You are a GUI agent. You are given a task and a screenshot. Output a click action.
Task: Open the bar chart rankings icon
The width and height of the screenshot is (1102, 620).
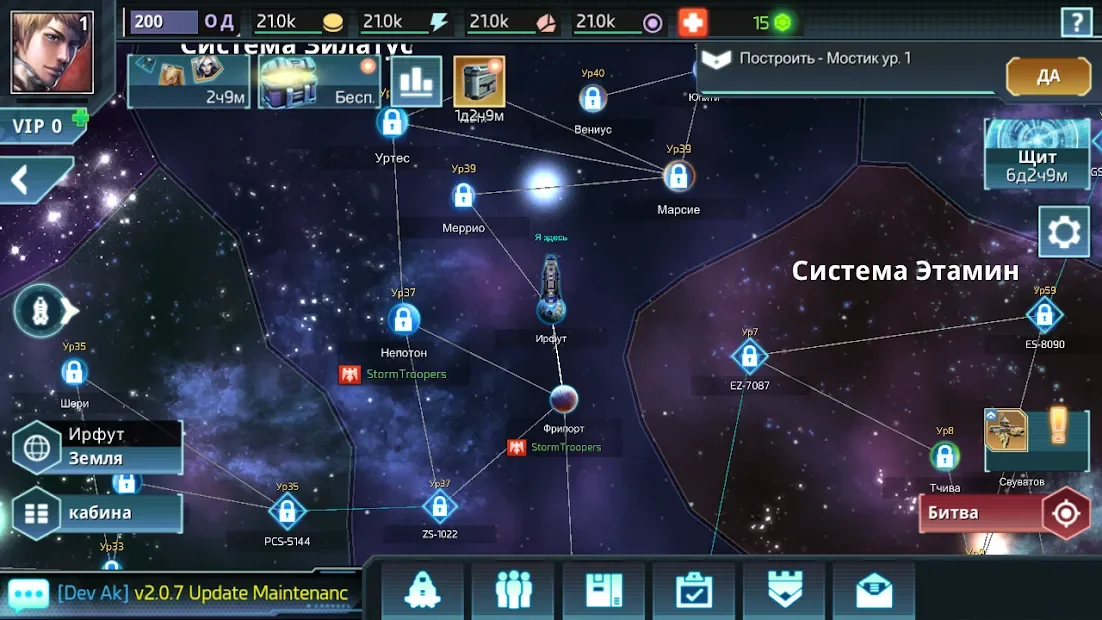pyautogui.click(x=416, y=81)
